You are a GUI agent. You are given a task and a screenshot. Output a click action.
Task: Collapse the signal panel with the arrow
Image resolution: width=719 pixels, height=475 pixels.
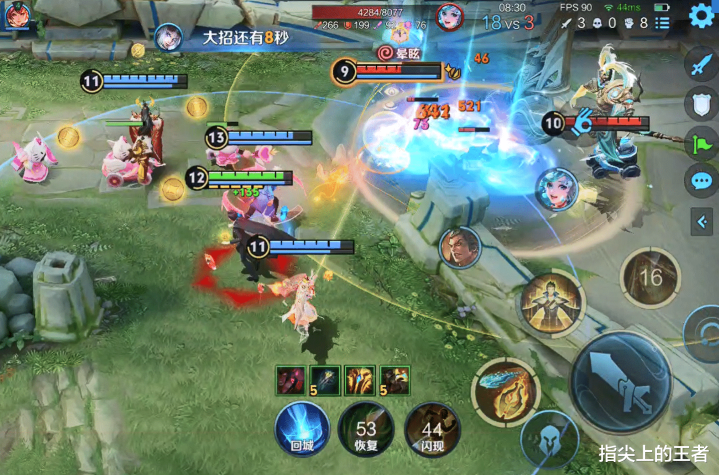[x=701, y=220]
